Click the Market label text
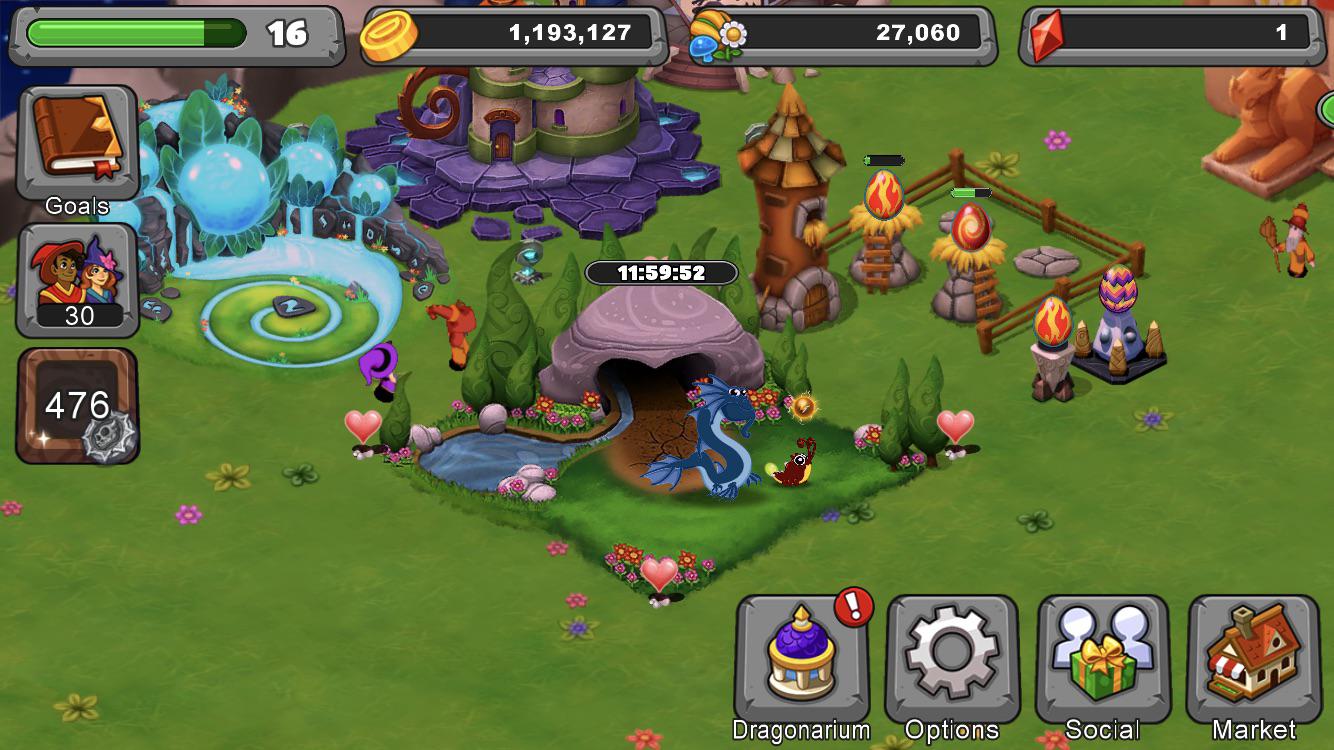 pos(1253,731)
